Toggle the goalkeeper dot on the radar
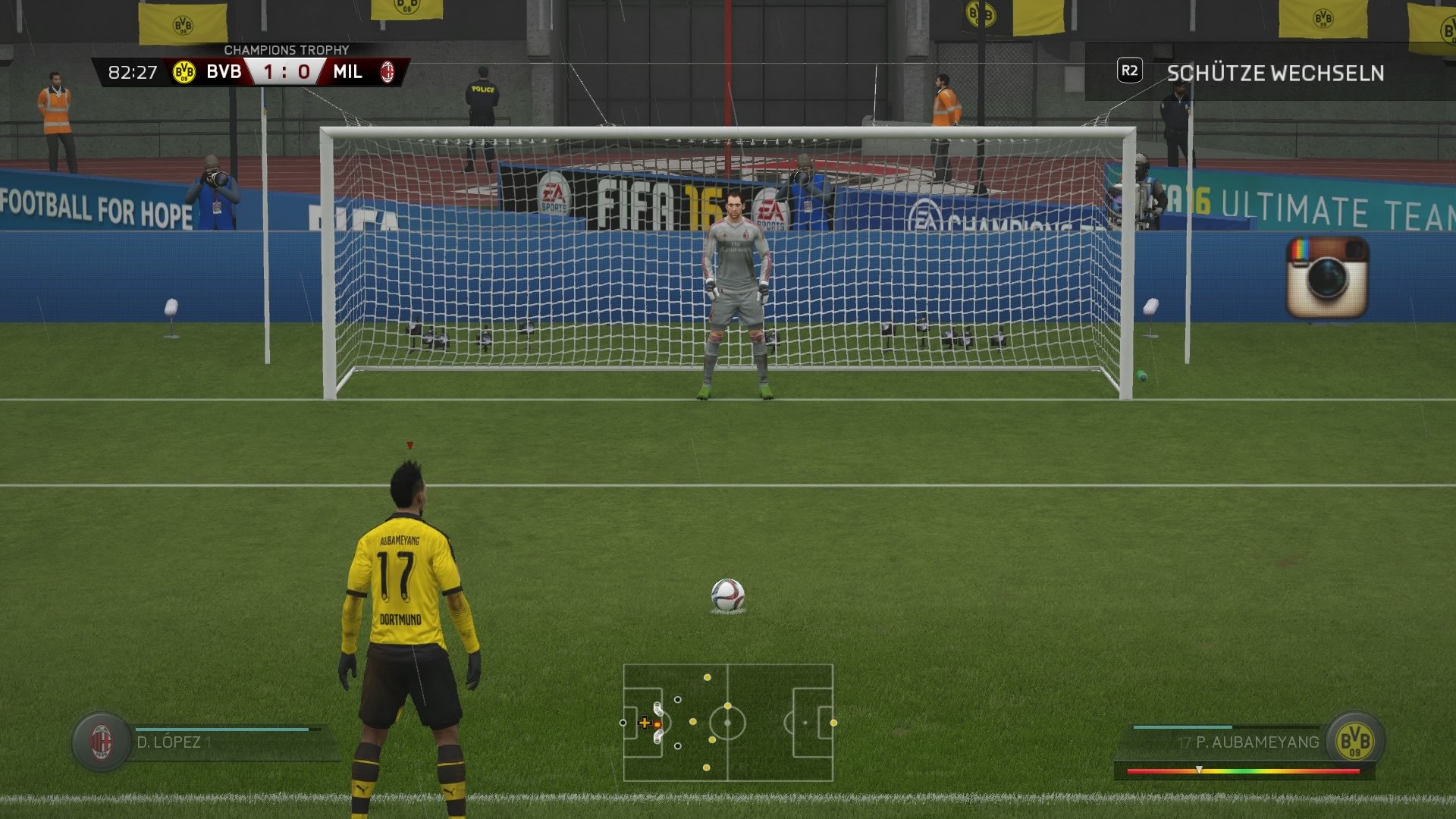Viewport: 1456px width, 819px height. [x=623, y=722]
